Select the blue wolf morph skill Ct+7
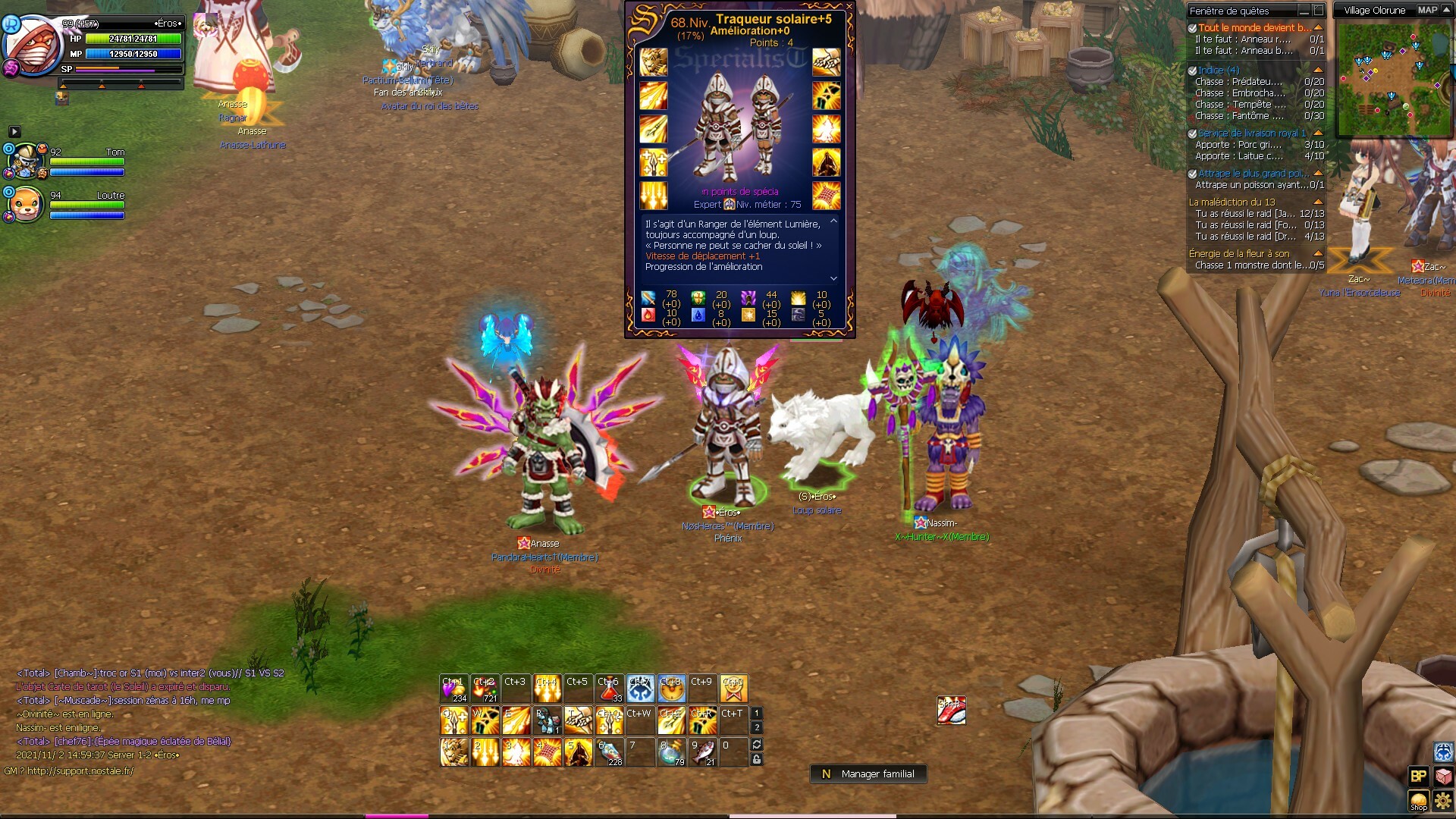The width and height of the screenshot is (1456, 819). tap(641, 688)
